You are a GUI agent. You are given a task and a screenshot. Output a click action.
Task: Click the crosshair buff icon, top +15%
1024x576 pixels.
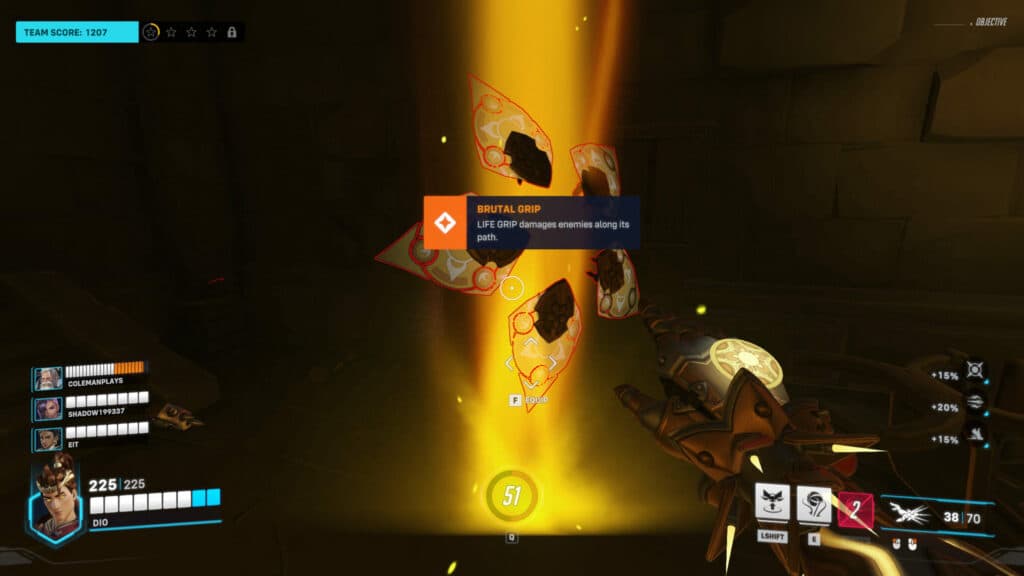(975, 370)
